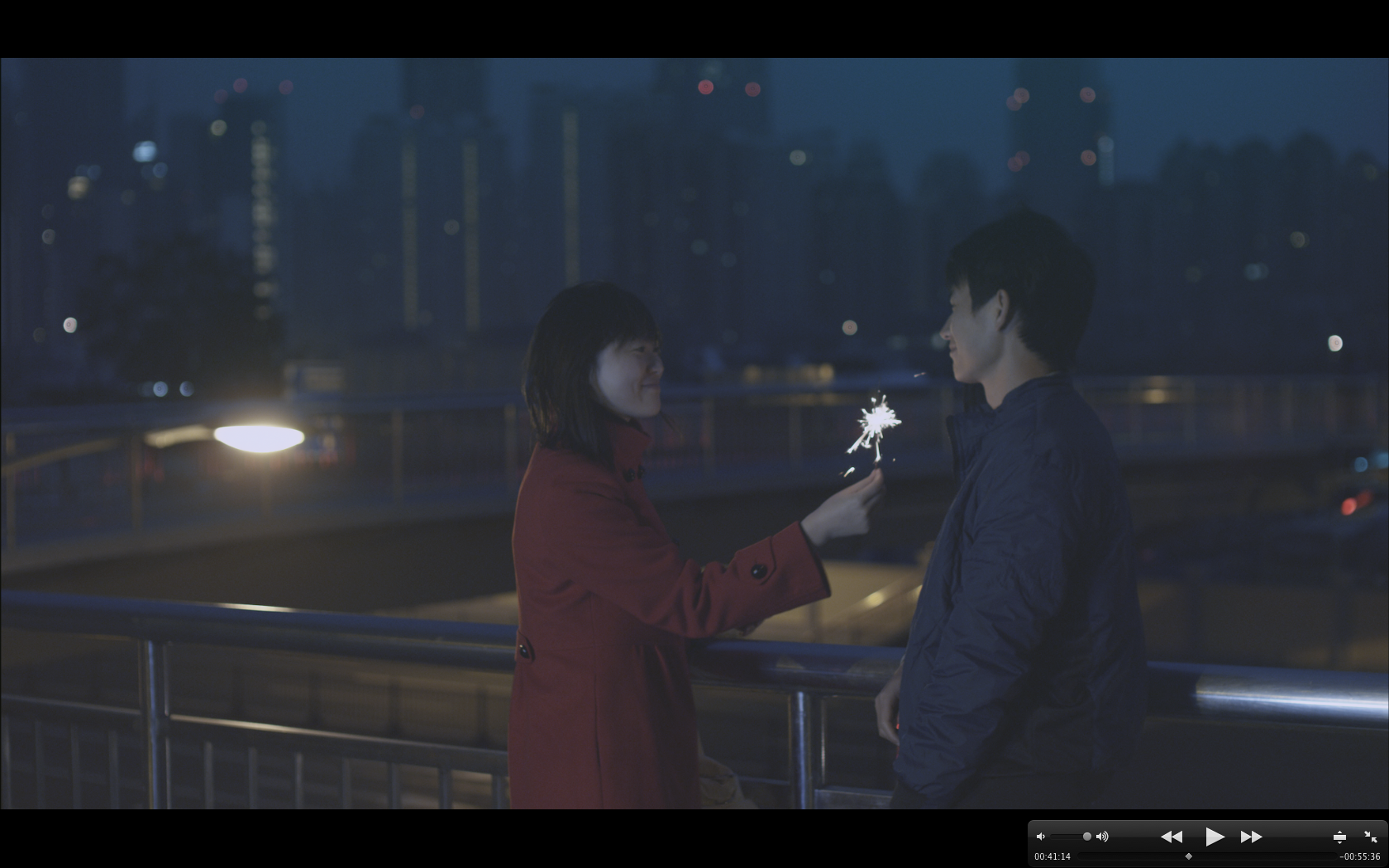The image size is (1389, 868).
Task: Play the paused video
Action: click(1214, 837)
